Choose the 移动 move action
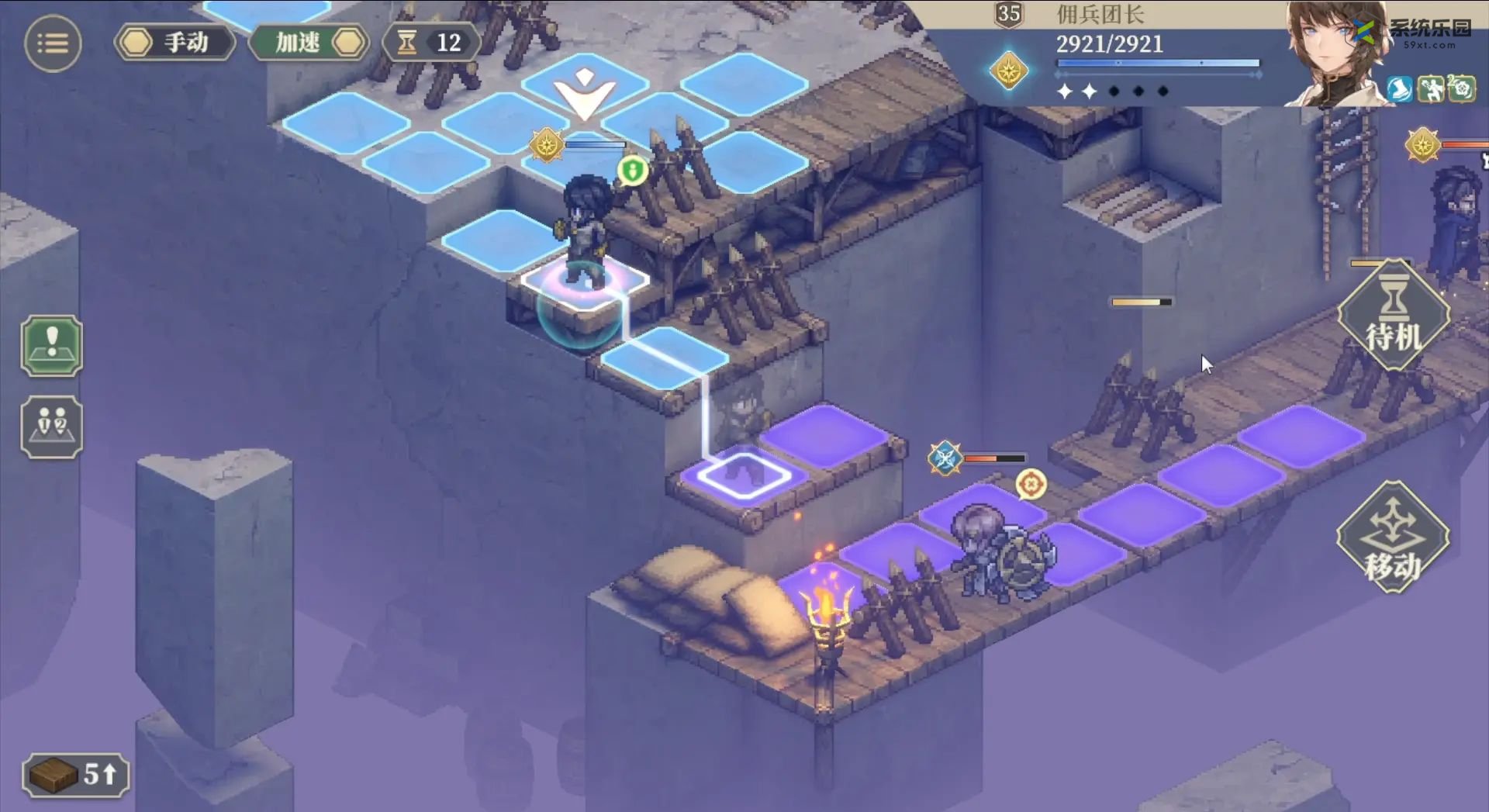 (1393, 538)
